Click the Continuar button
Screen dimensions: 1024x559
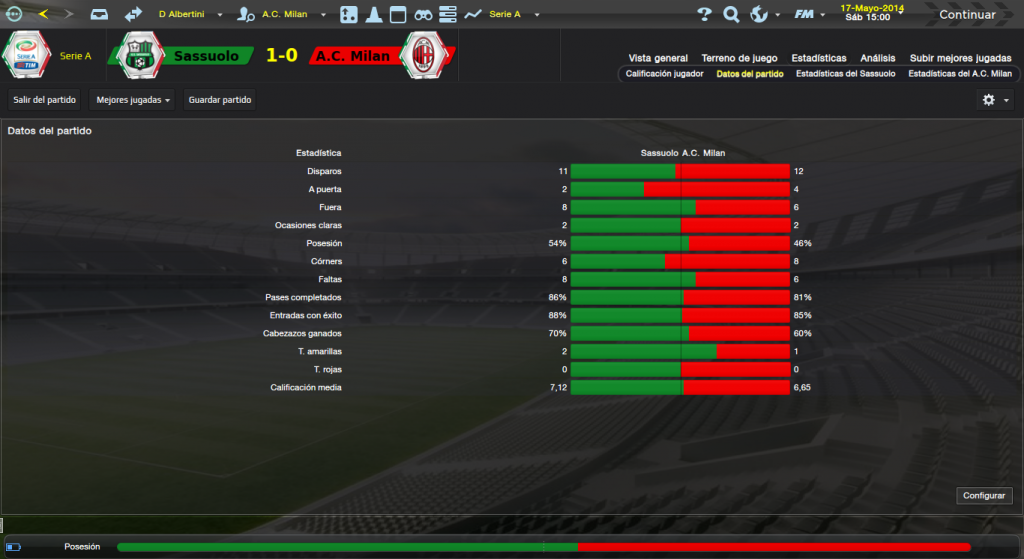click(x=966, y=15)
